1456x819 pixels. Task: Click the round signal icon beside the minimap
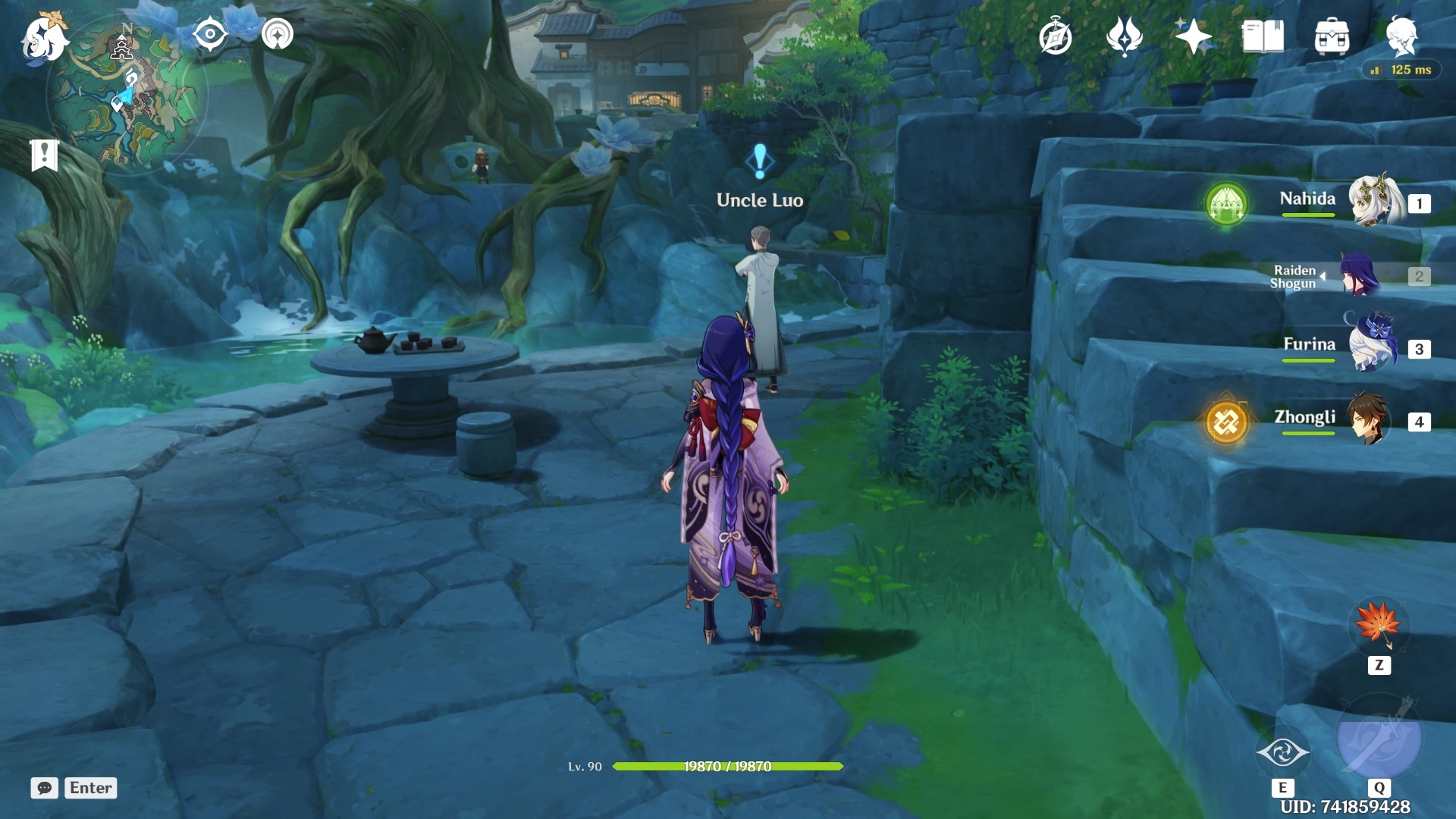point(278,34)
